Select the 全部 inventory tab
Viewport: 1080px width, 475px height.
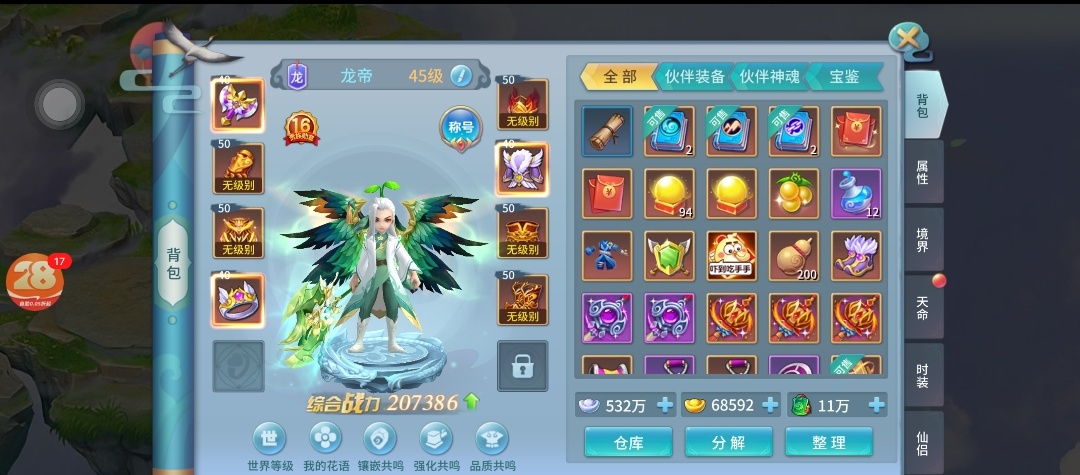(x=618, y=77)
